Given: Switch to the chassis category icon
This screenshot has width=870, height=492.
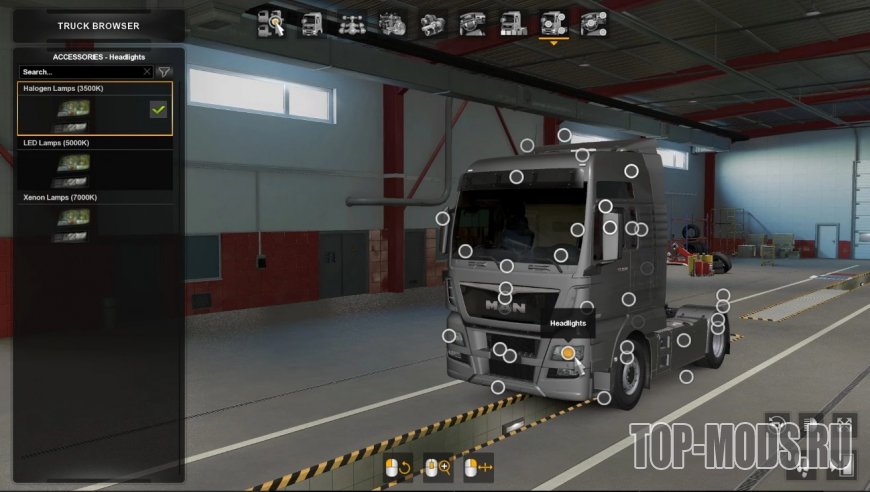Looking at the screenshot, I should pyautogui.click(x=350, y=24).
